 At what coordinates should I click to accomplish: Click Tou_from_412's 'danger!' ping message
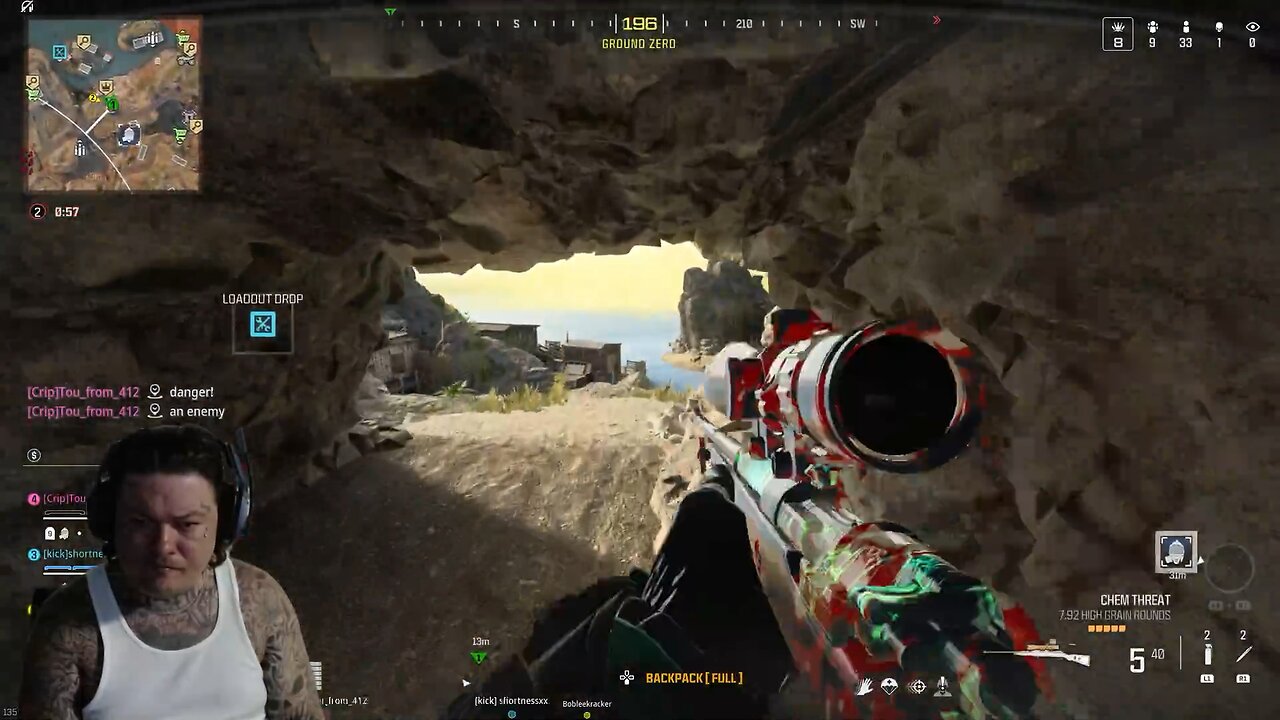click(x=190, y=392)
